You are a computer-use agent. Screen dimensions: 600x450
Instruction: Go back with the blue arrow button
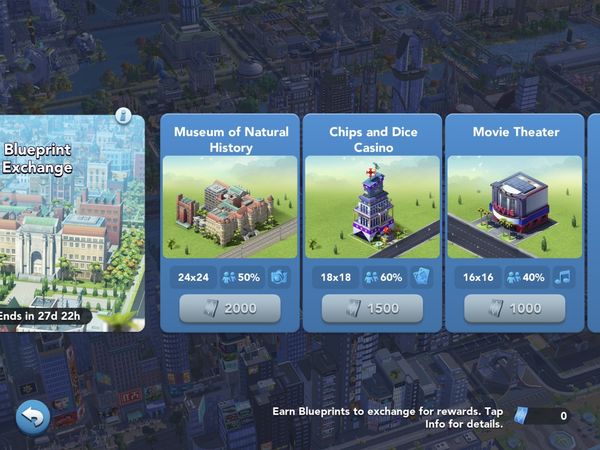(x=32, y=416)
